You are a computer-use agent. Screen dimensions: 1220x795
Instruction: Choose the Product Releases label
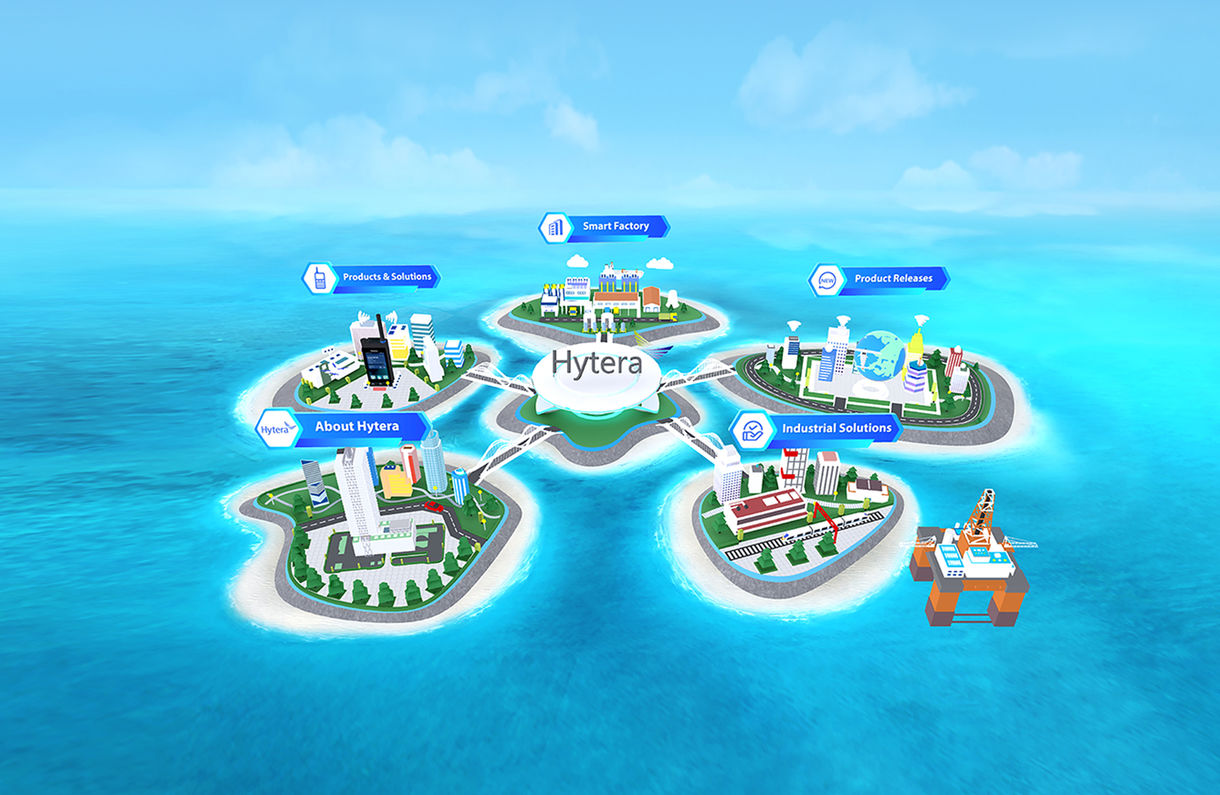coord(892,279)
